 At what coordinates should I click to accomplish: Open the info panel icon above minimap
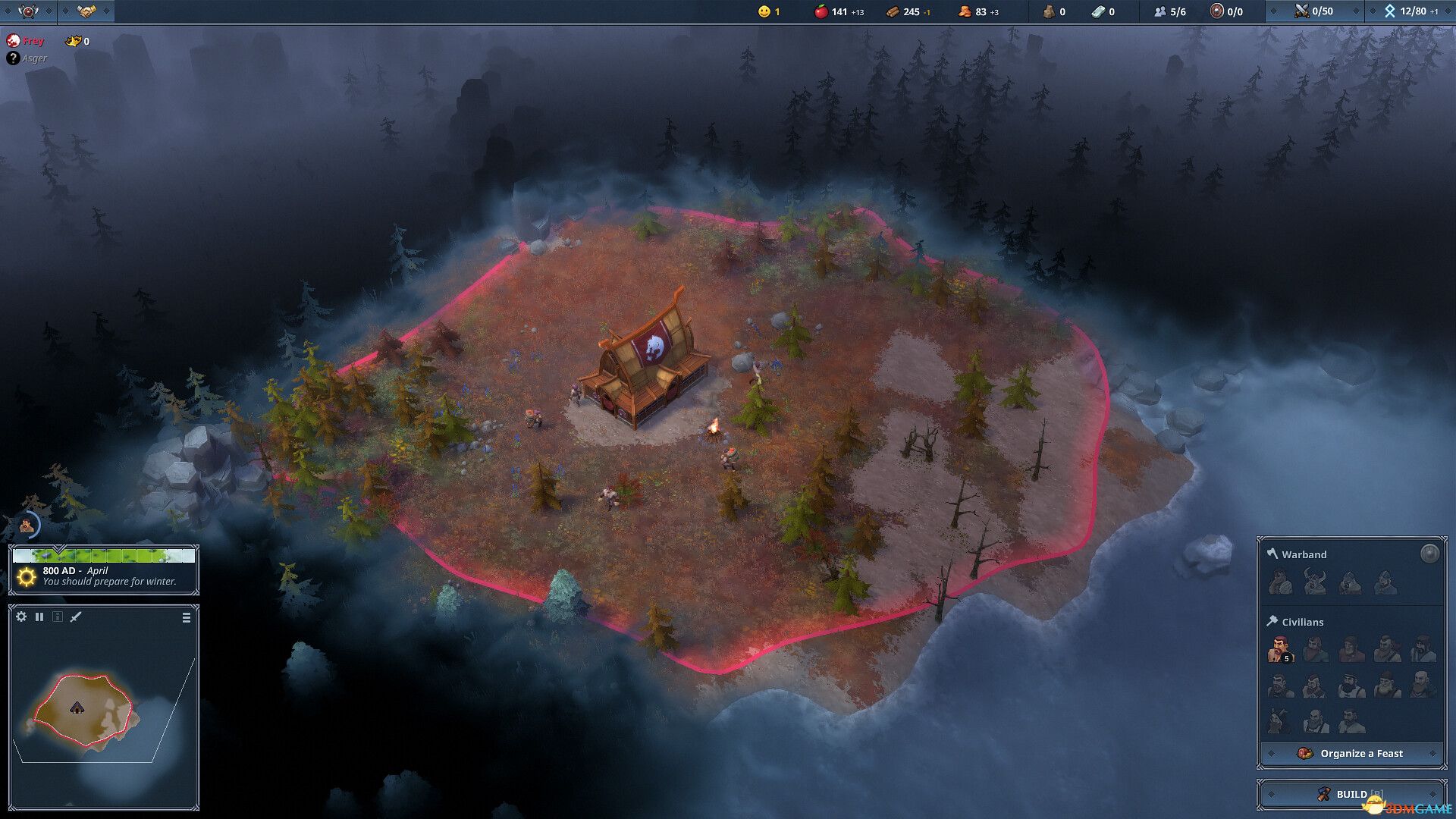(x=57, y=617)
